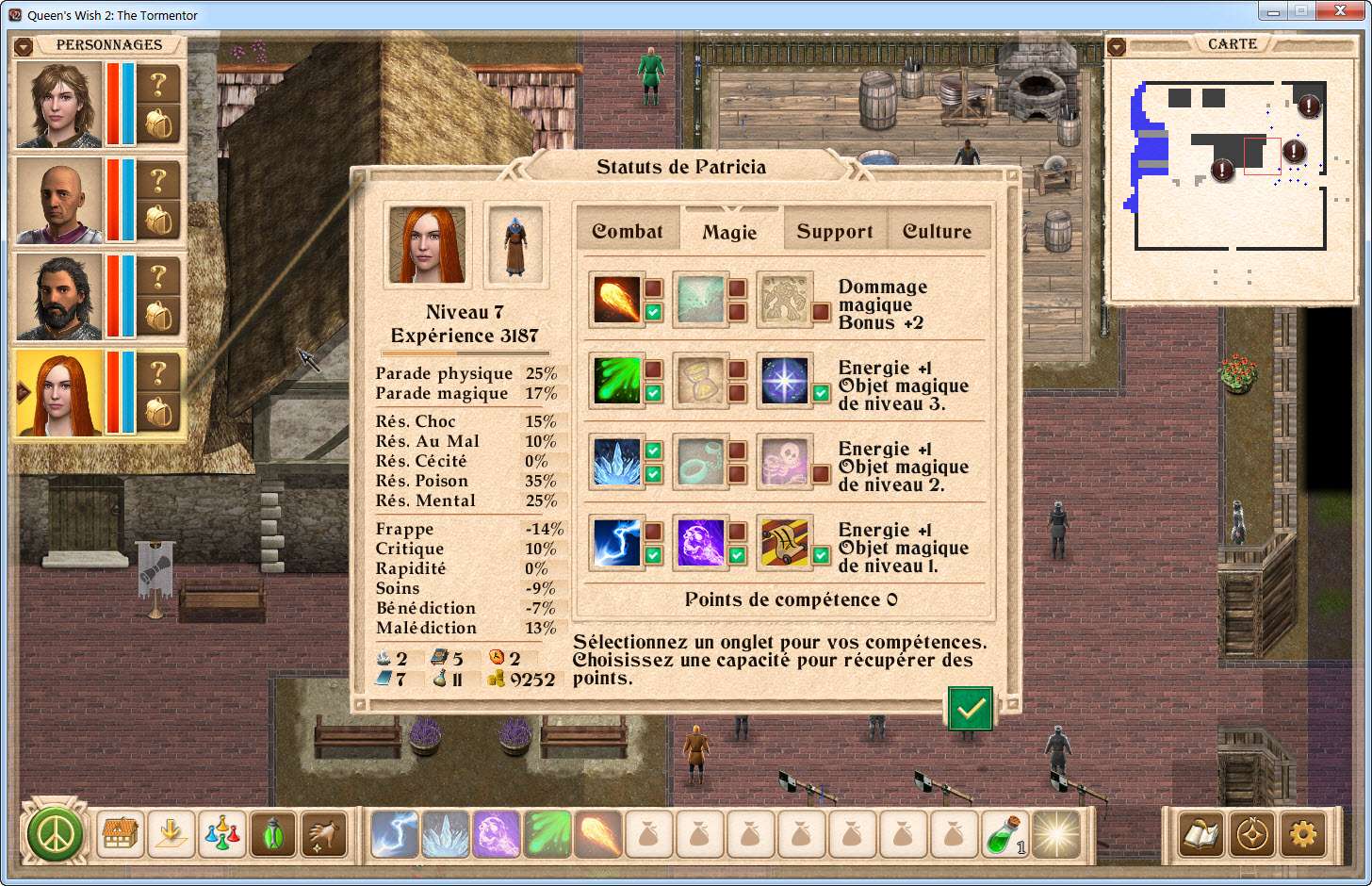Image resolution: width=1372 pixels, height=886 pixels.
Task: Open the settings gear menu
Action: click(x=1303, y=834)
